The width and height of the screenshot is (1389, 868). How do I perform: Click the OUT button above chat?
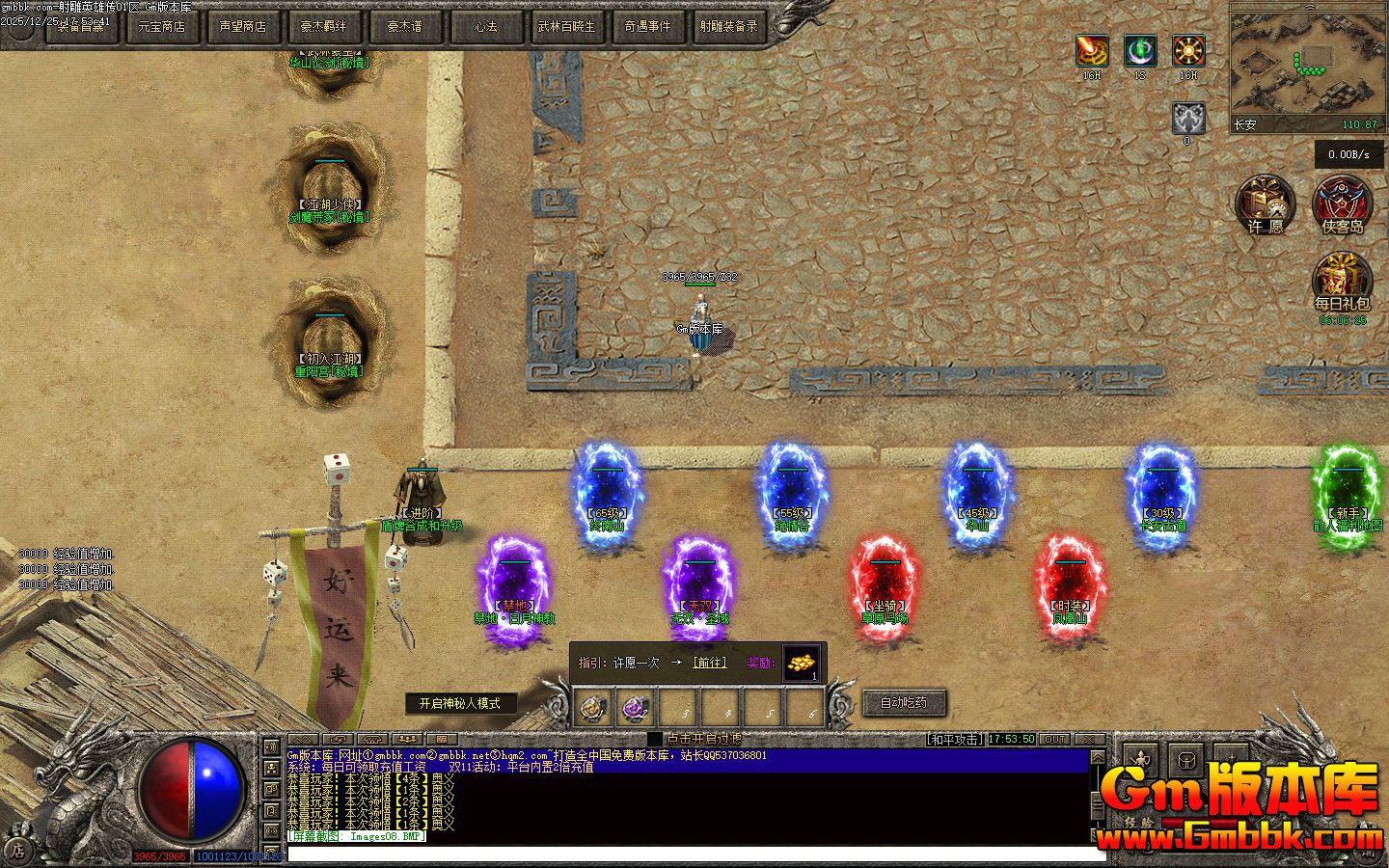(1054, 740)
